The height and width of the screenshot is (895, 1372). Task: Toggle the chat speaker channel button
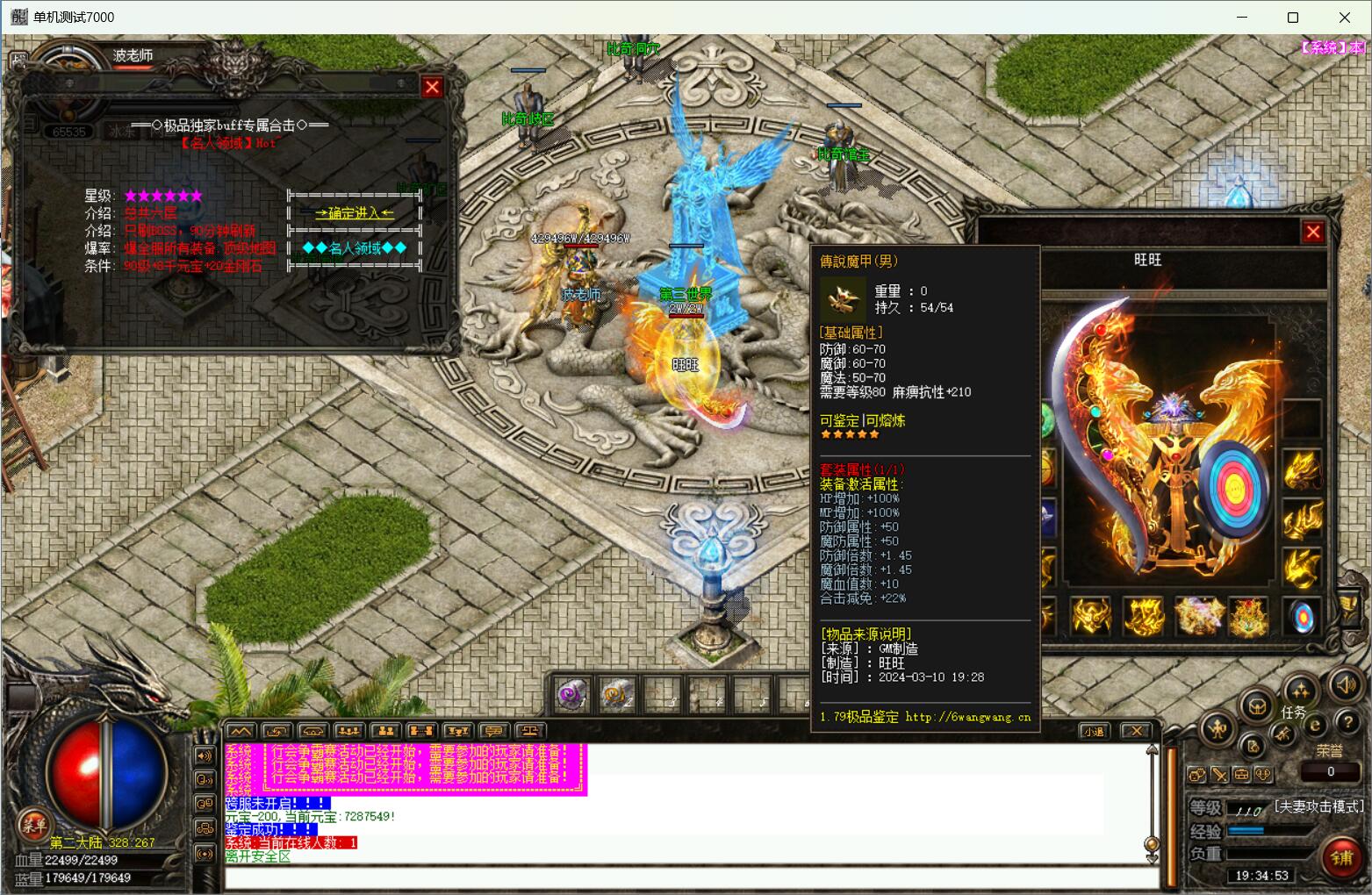(x=205, y=756)
